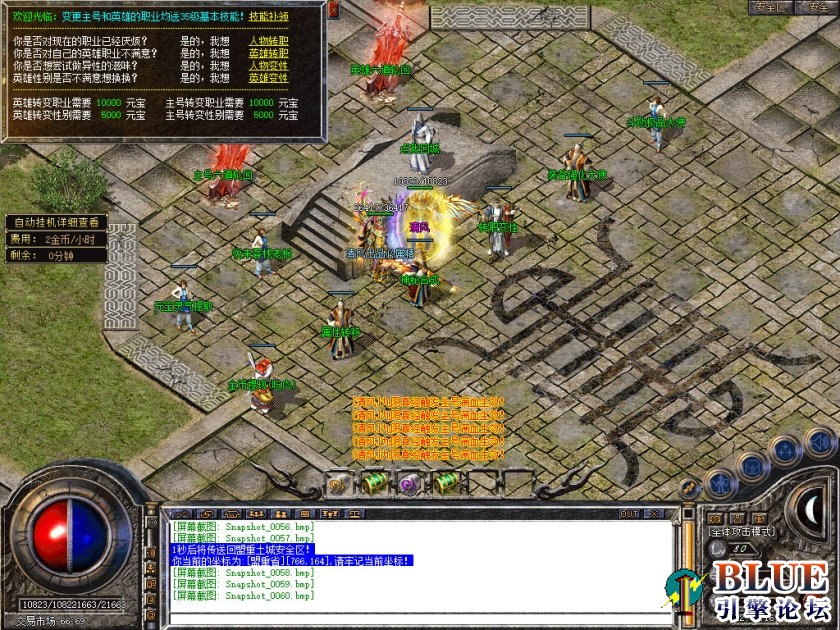Use the round gold item in the belt

(x=337, y=484)
